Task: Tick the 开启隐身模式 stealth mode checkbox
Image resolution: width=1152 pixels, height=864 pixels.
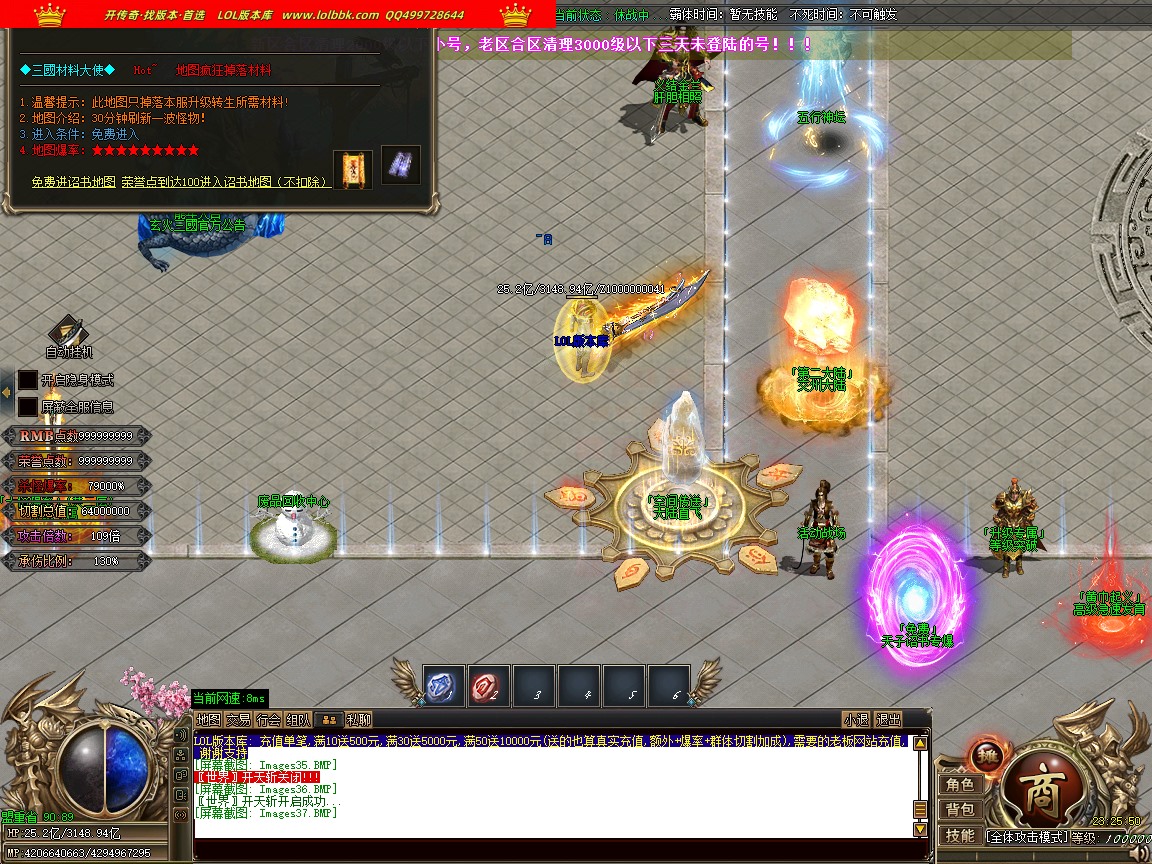Action: coord(28,380)
